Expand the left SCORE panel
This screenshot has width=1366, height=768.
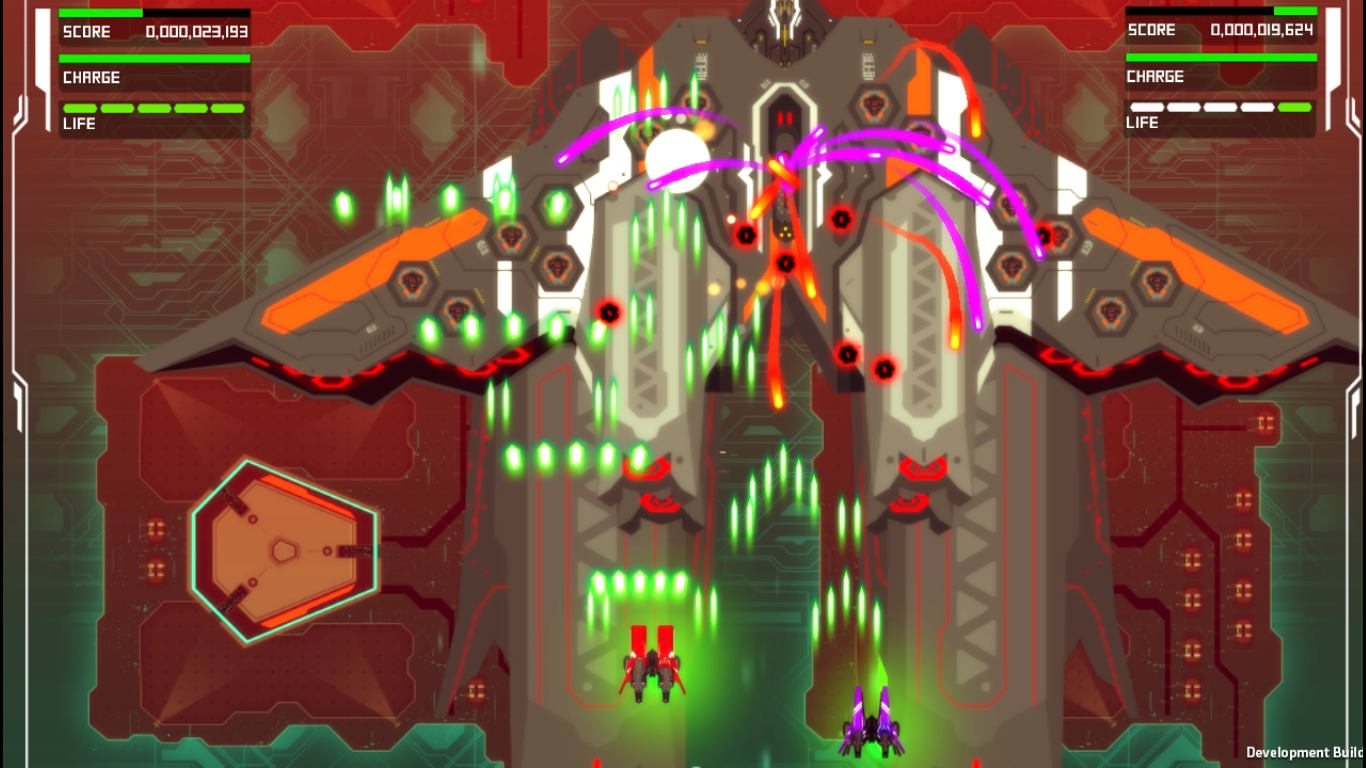[153, 31]
